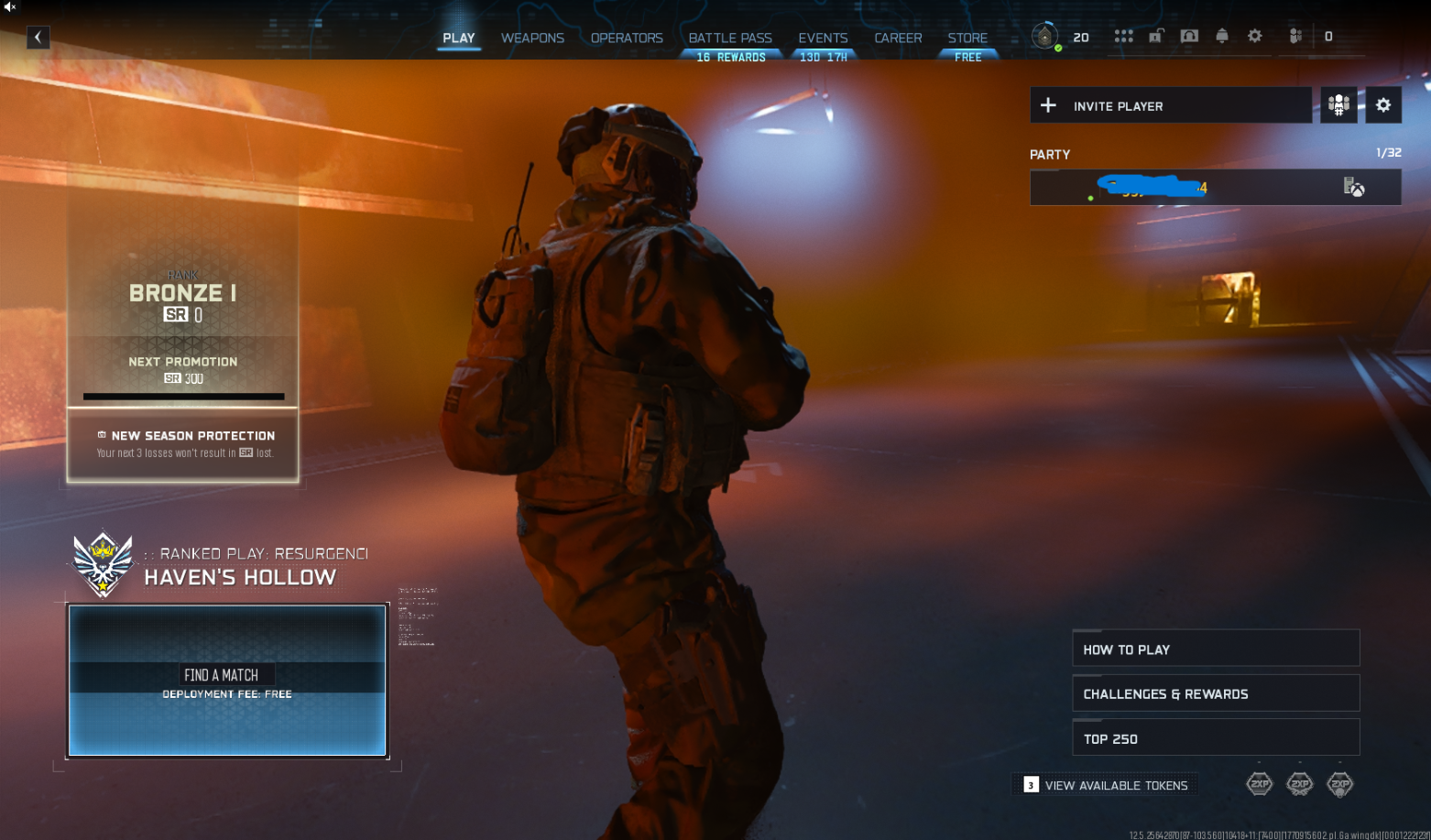Open How to Play guide
Viewport: 1431px width, 840px height.
pyautogui.click(x=1216, y=649)
